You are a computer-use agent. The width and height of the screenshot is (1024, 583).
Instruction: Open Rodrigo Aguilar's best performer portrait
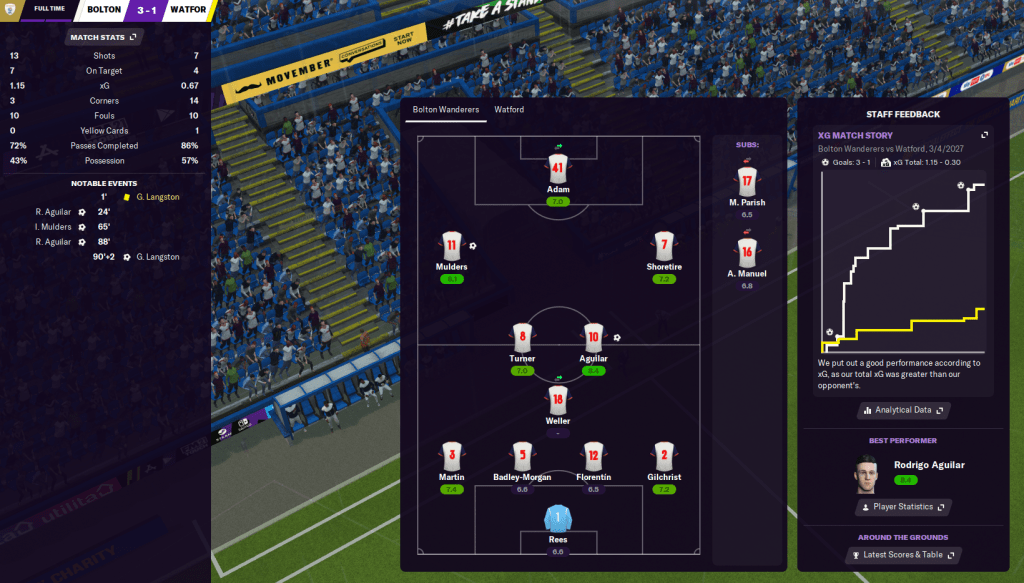click(x=867, y=473)
